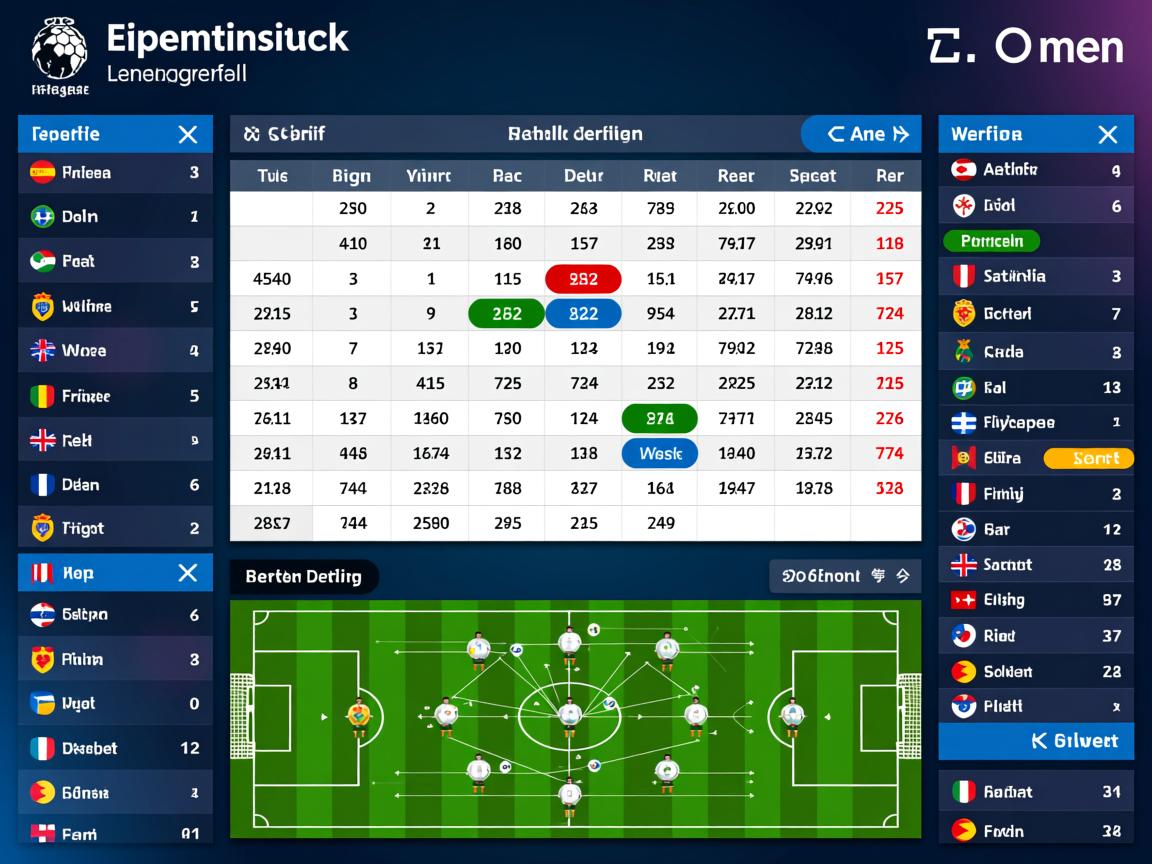The width and height of the screenshot is (1152, 864).
Task: Choose the Fliycapee row
Action: pos(1036,422)
